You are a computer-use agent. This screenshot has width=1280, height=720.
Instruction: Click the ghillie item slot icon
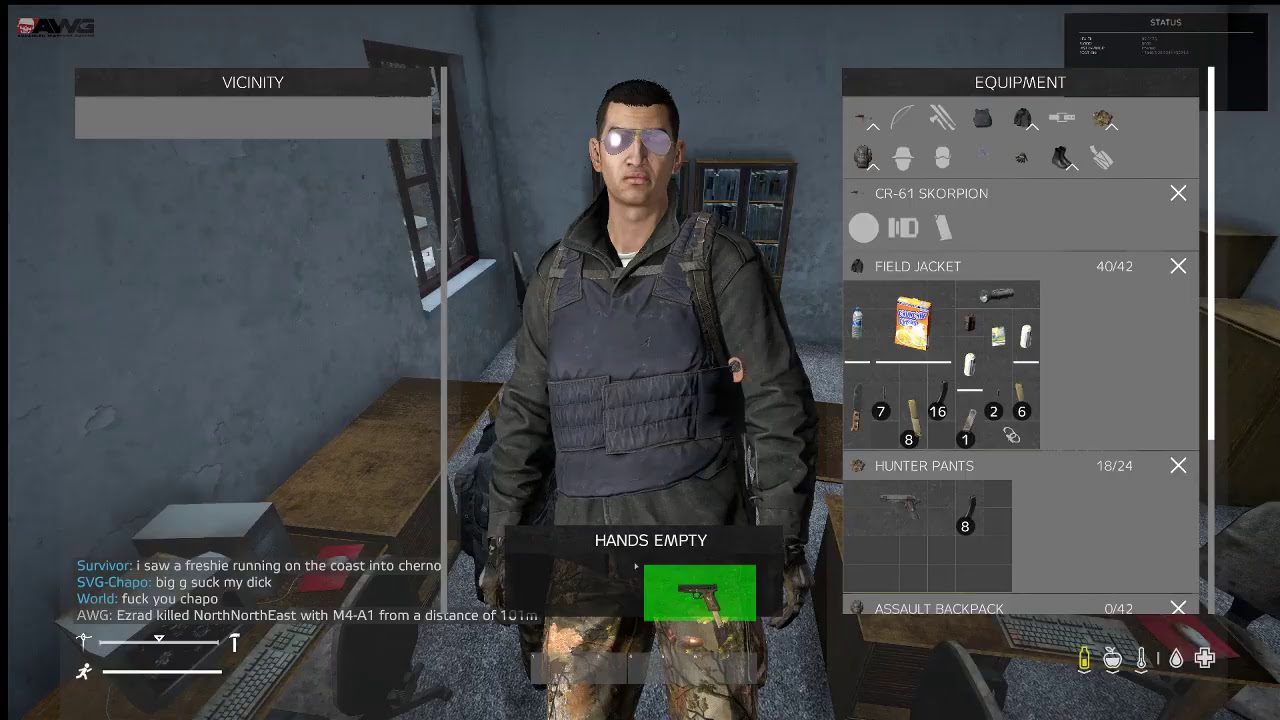coord(1103,117)
